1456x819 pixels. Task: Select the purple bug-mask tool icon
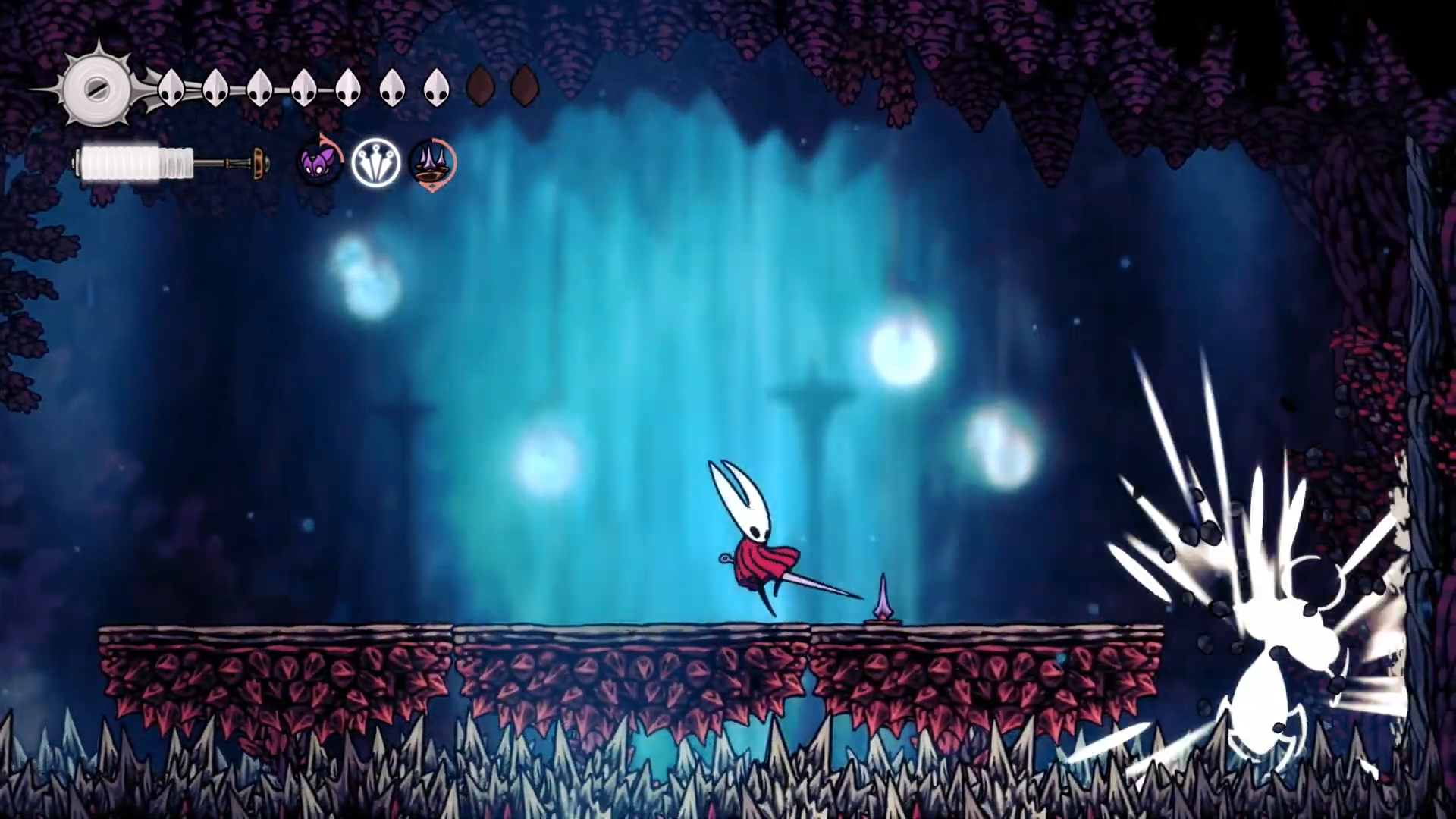point(318,163)
